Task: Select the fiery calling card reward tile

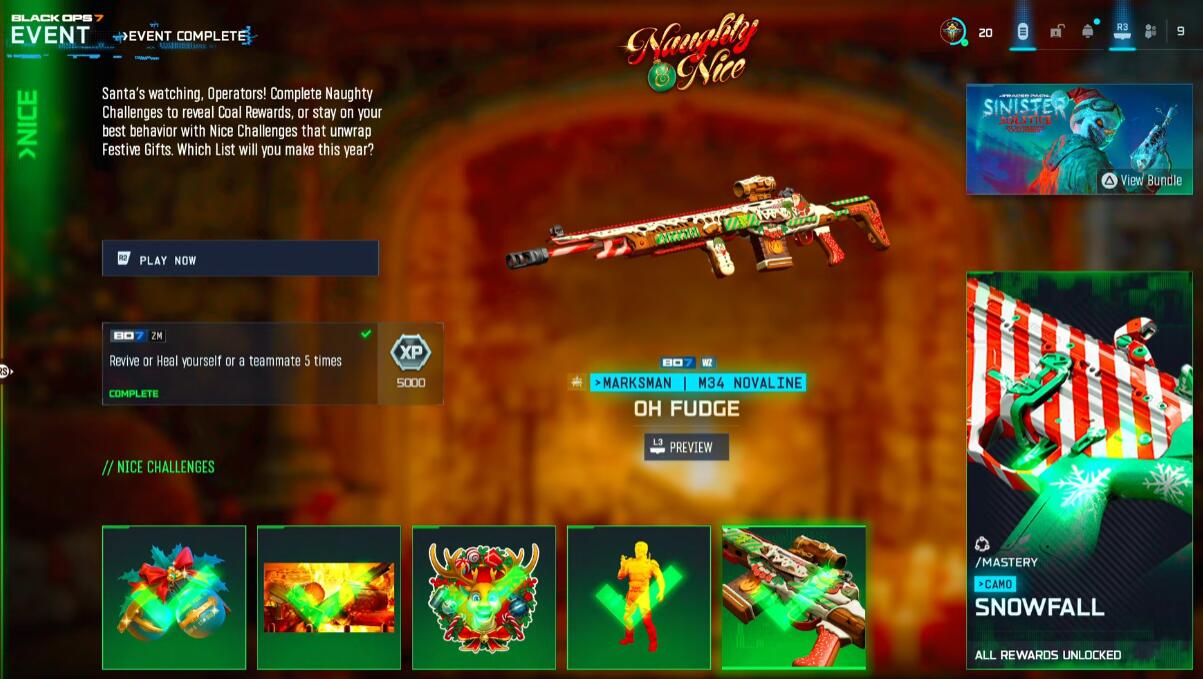Action: [329, 597]
